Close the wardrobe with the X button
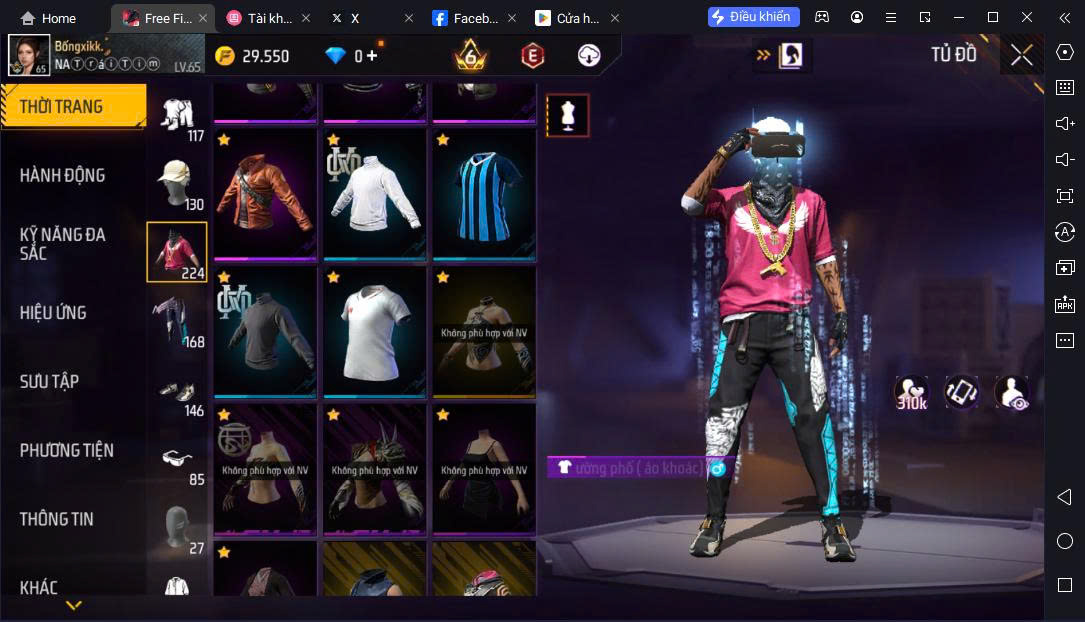 (1021, 55)
